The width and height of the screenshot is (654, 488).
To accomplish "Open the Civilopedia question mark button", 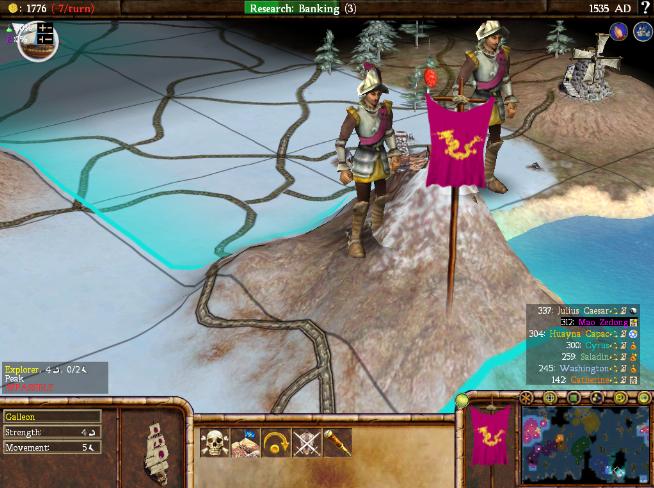I will [x=645, y=8].
